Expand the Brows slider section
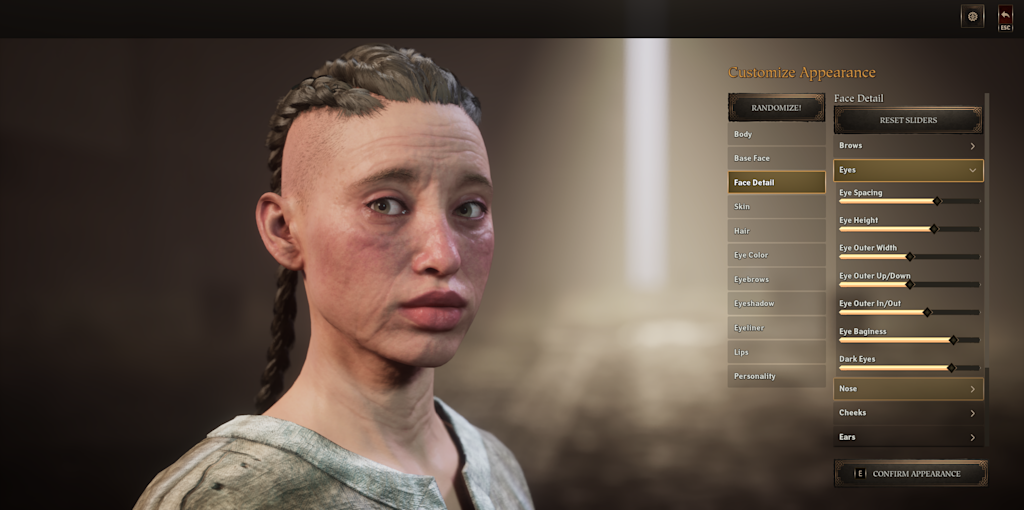The image size is (1024, 510). pyautogui.click(x=908, y=146)
